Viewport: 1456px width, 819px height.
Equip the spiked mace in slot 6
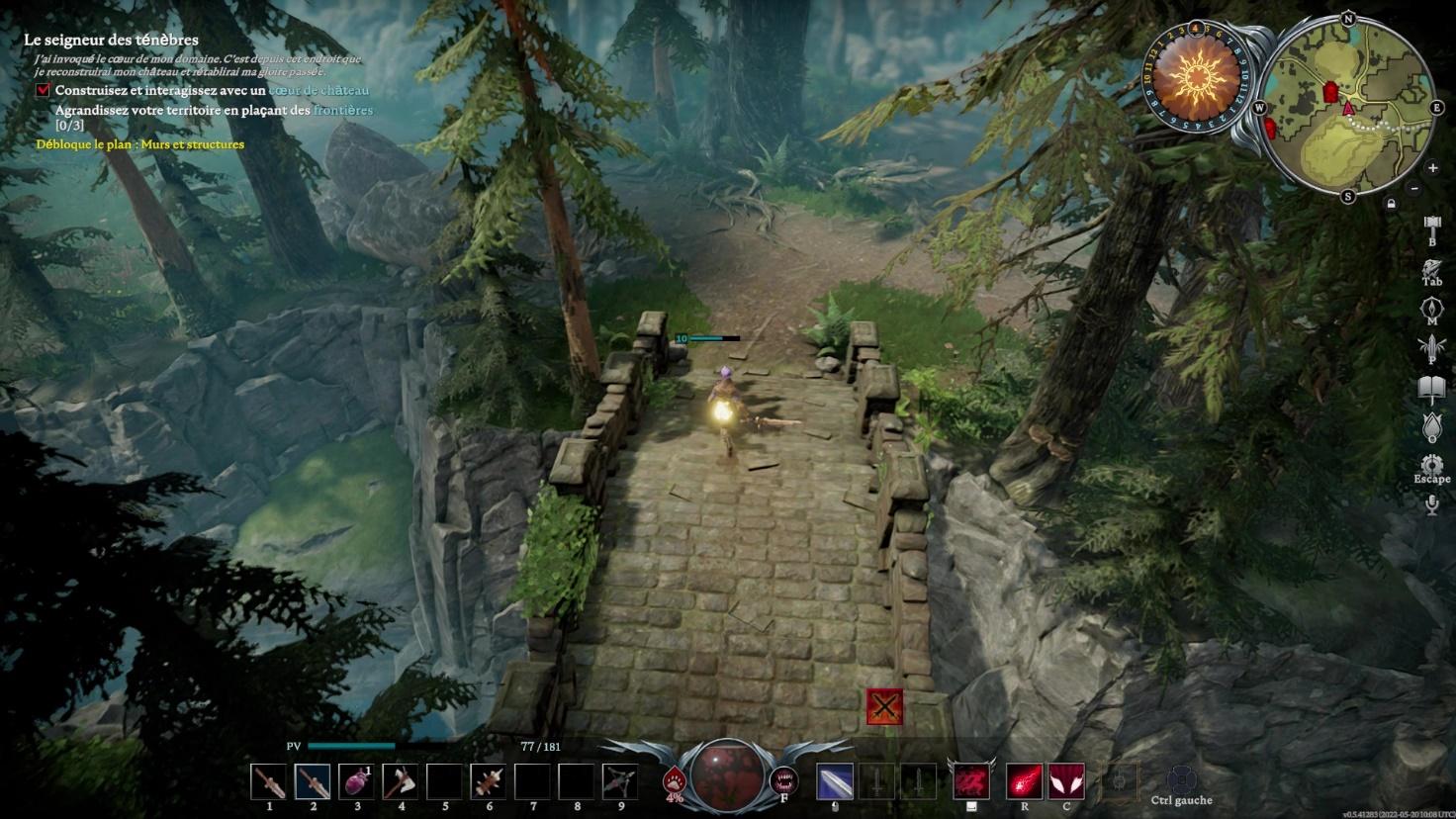(488, 781)
